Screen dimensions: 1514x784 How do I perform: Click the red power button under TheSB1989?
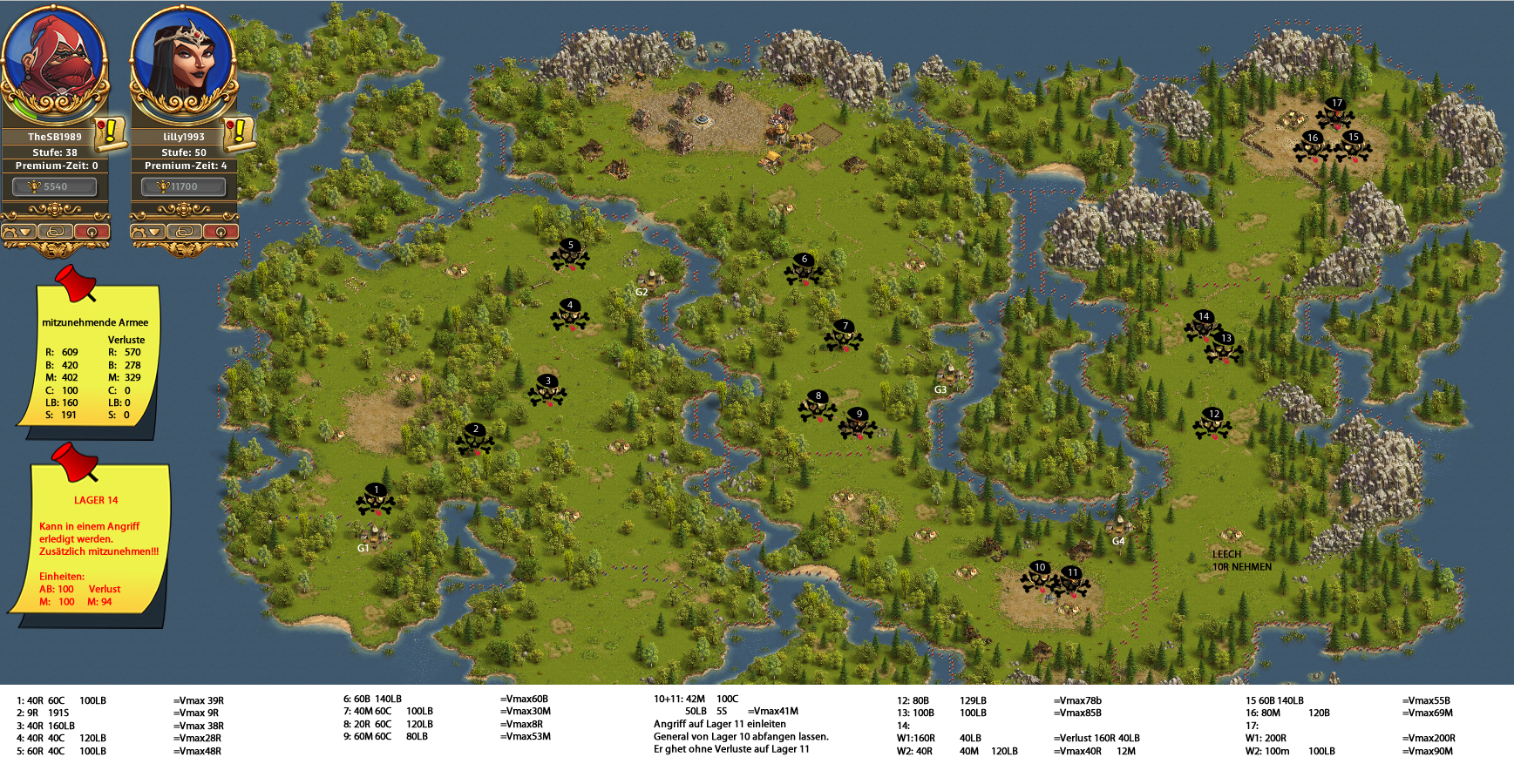point(92,232)
